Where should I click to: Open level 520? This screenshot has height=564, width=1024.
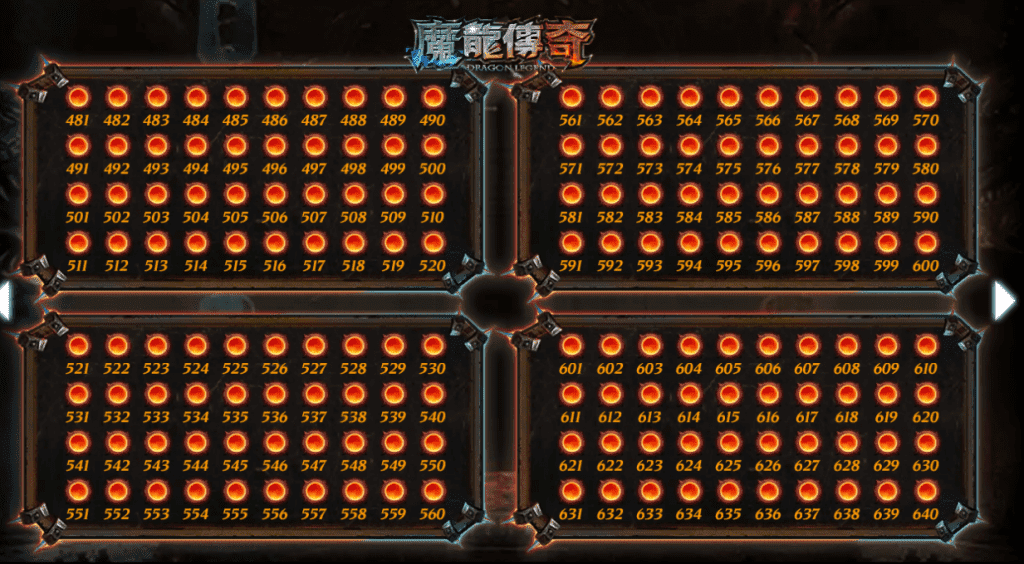tap(433, 243)
